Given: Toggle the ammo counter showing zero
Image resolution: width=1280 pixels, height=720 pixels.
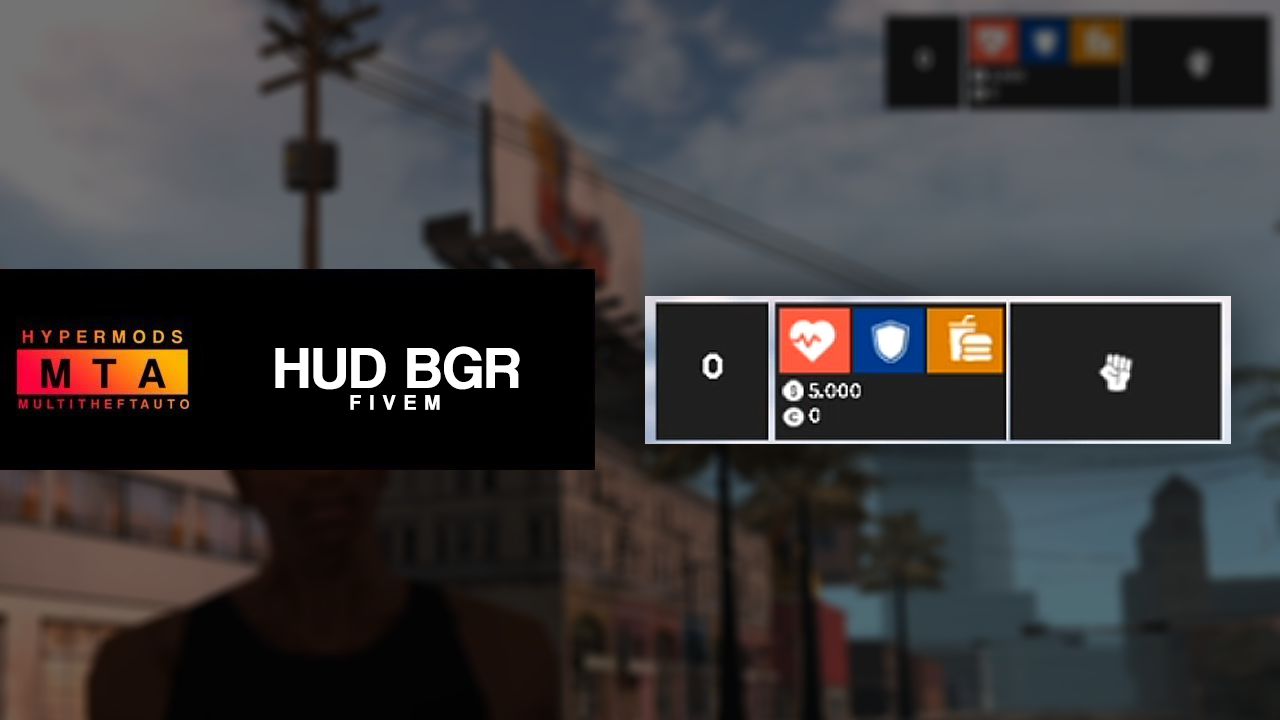Looking at the screenshot, I should (x=712, y=368).
